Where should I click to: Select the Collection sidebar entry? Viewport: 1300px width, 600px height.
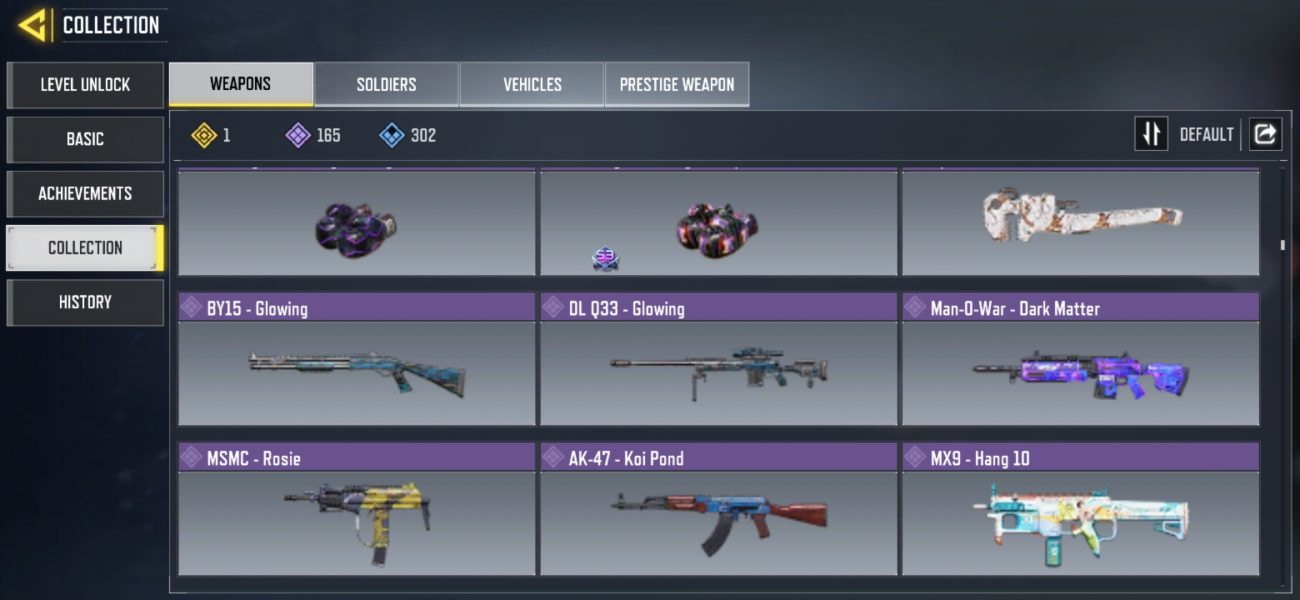click(x=85, y=248)
